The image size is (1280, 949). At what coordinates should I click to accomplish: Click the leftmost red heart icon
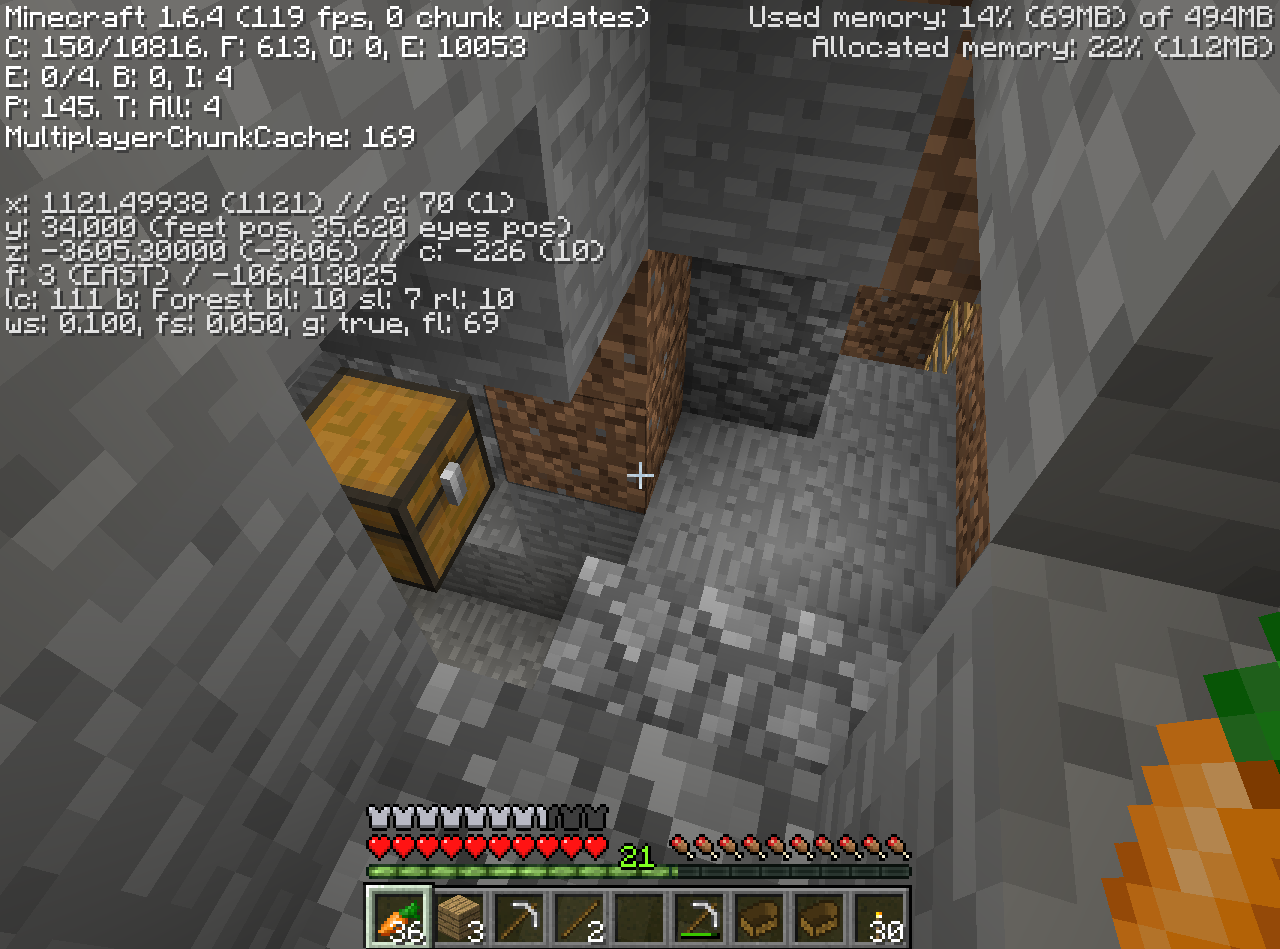pos(377,845)
